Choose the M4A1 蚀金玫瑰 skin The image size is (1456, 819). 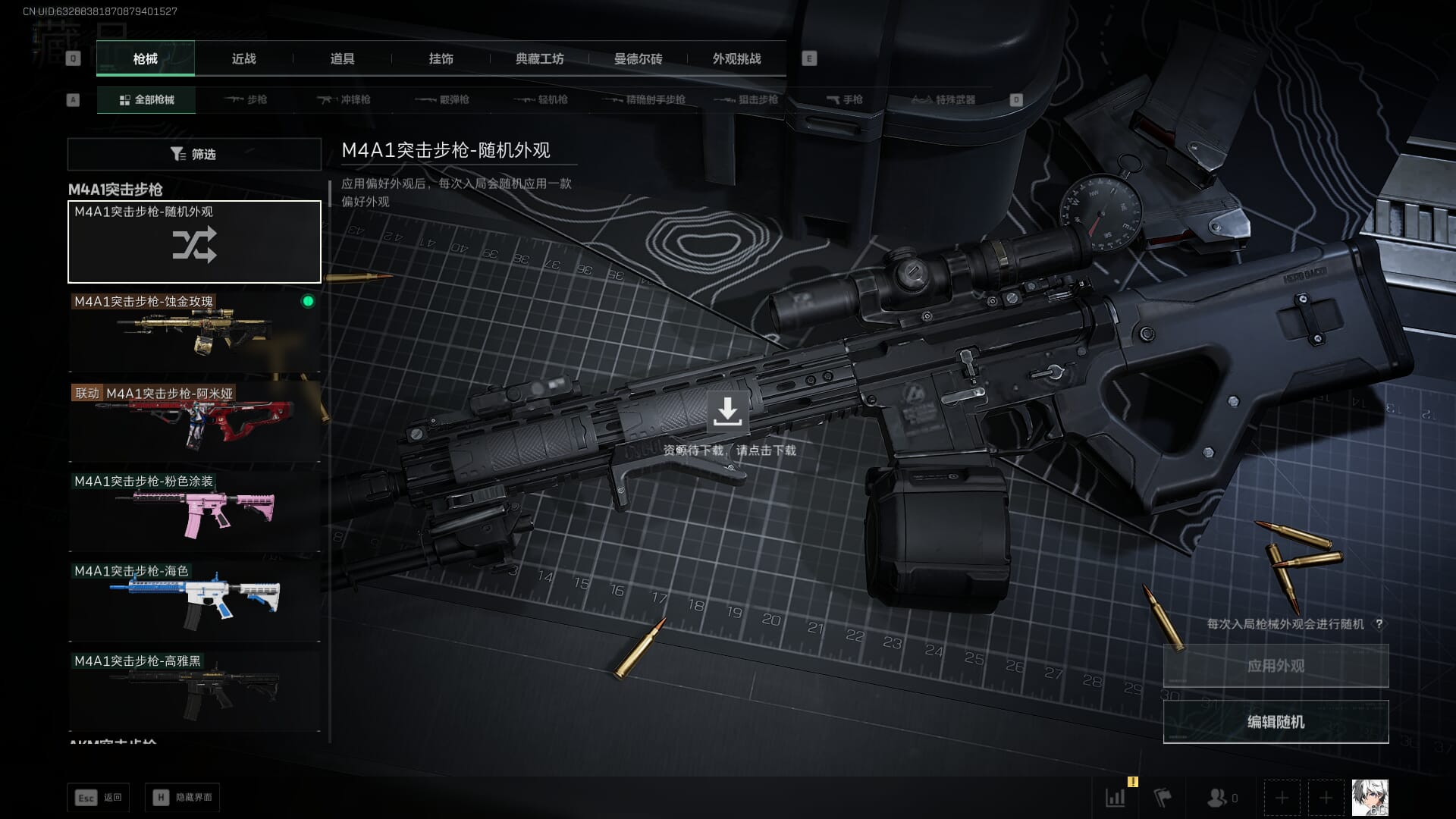[x=194, y=332]
